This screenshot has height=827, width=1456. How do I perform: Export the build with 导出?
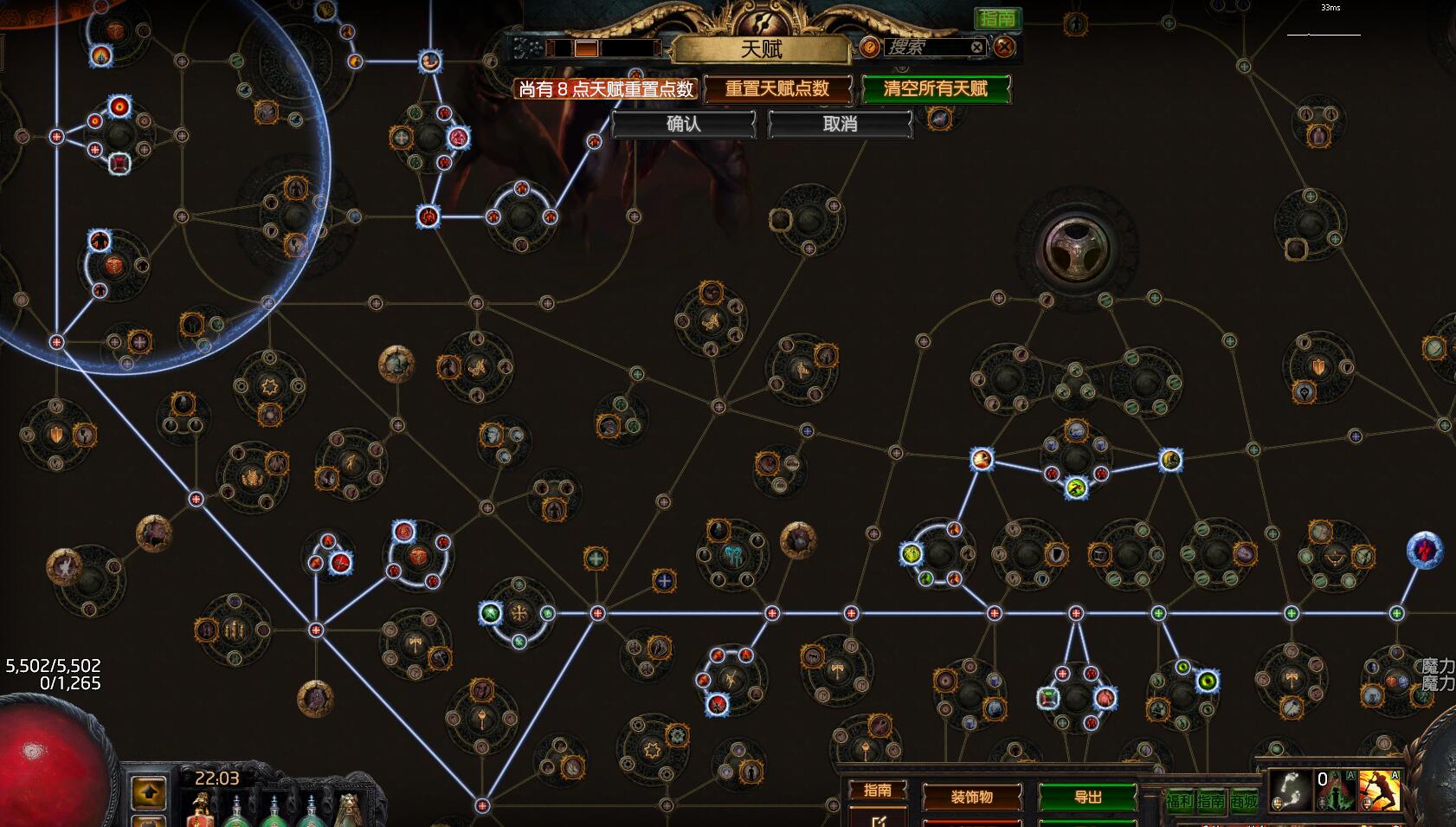[x=1087, y=797]
